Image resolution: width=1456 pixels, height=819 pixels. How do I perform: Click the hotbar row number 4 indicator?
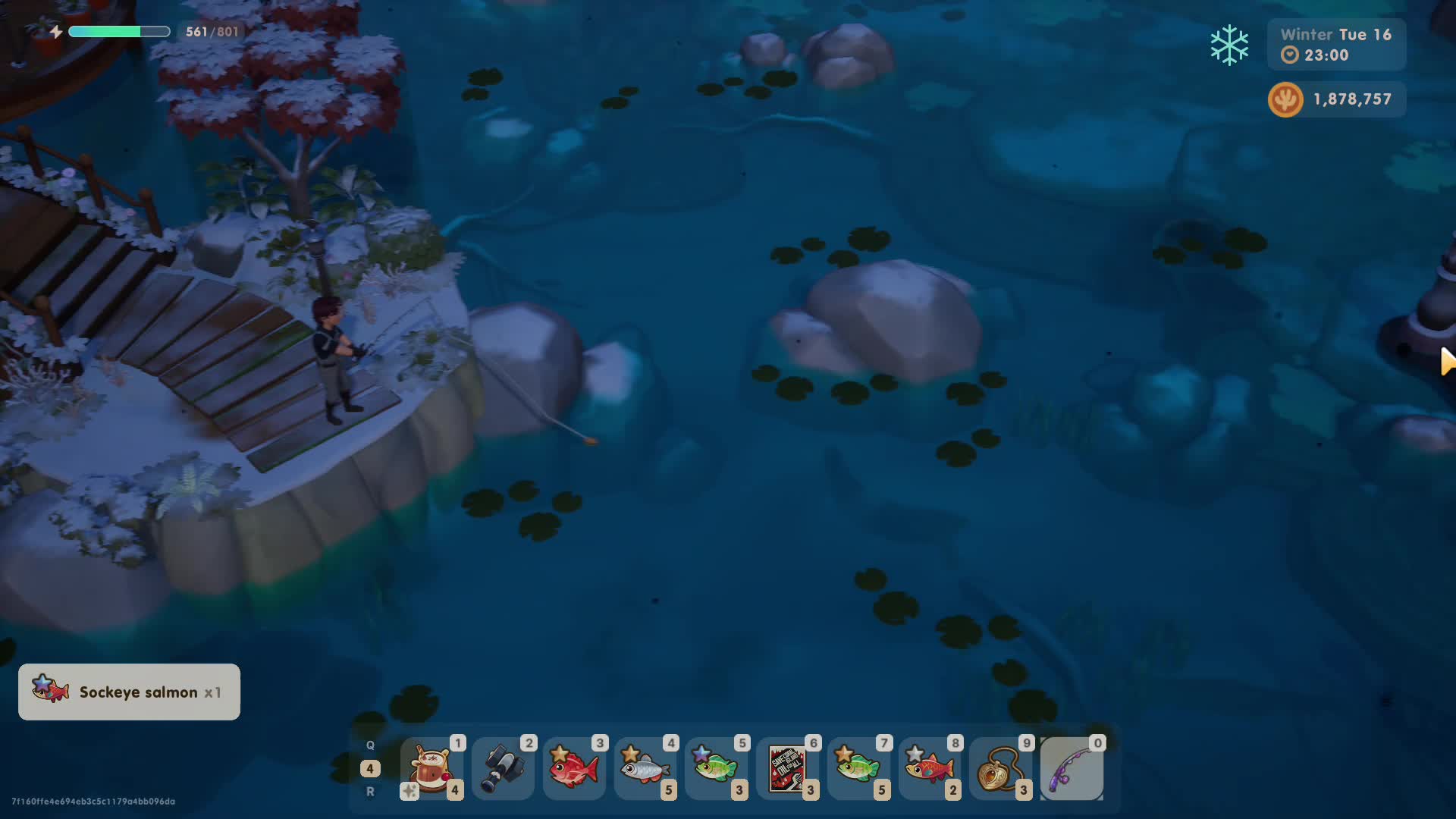(370, 768)
